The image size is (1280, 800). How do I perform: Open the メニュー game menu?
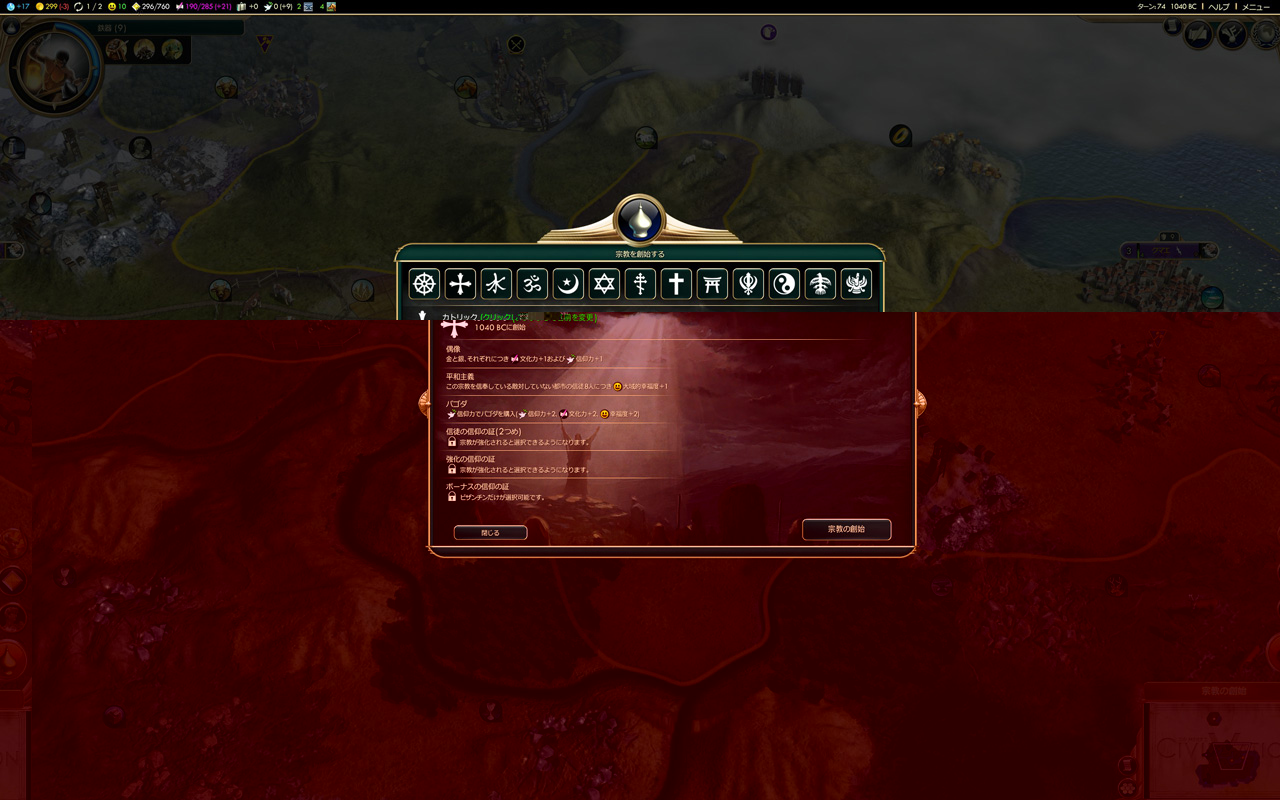tap(1256, 7)
